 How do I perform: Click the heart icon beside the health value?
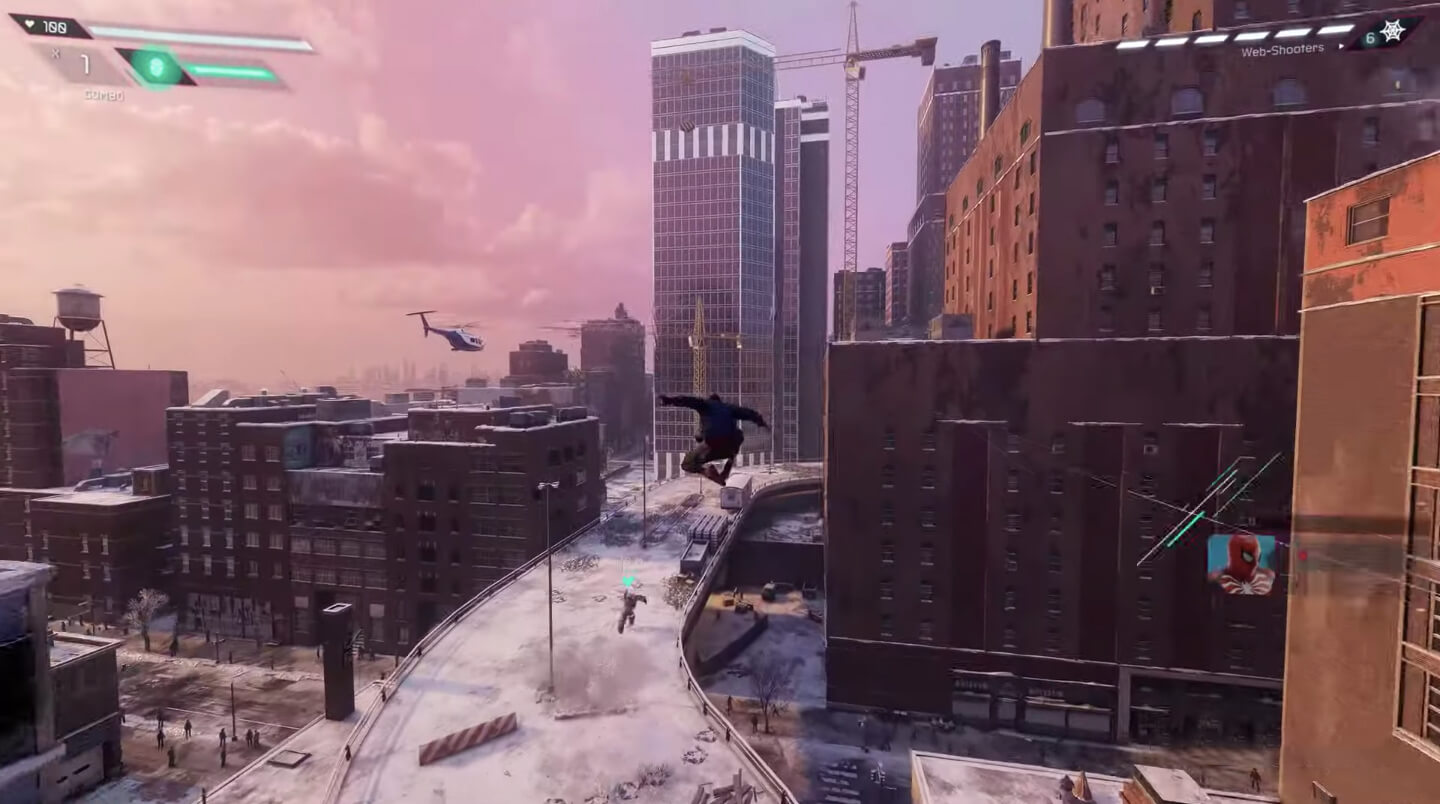coord(30,23)
